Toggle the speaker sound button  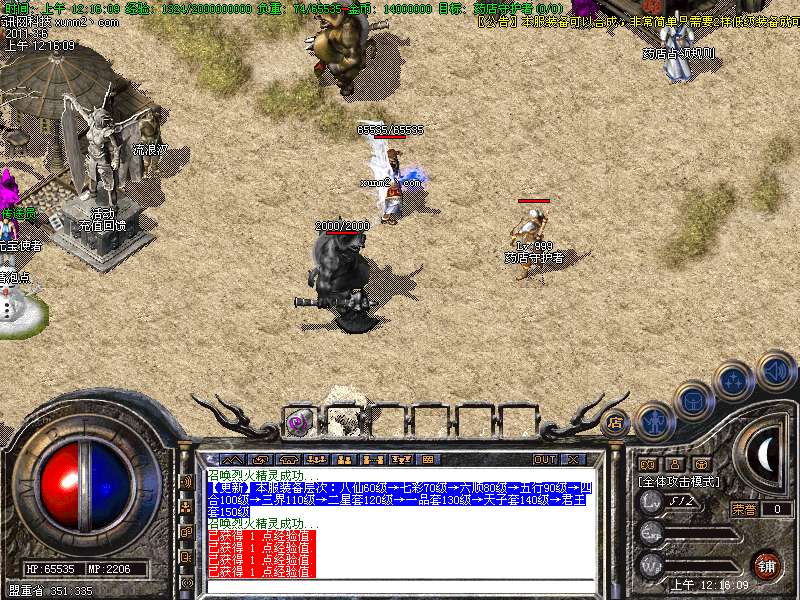[775, 371]
